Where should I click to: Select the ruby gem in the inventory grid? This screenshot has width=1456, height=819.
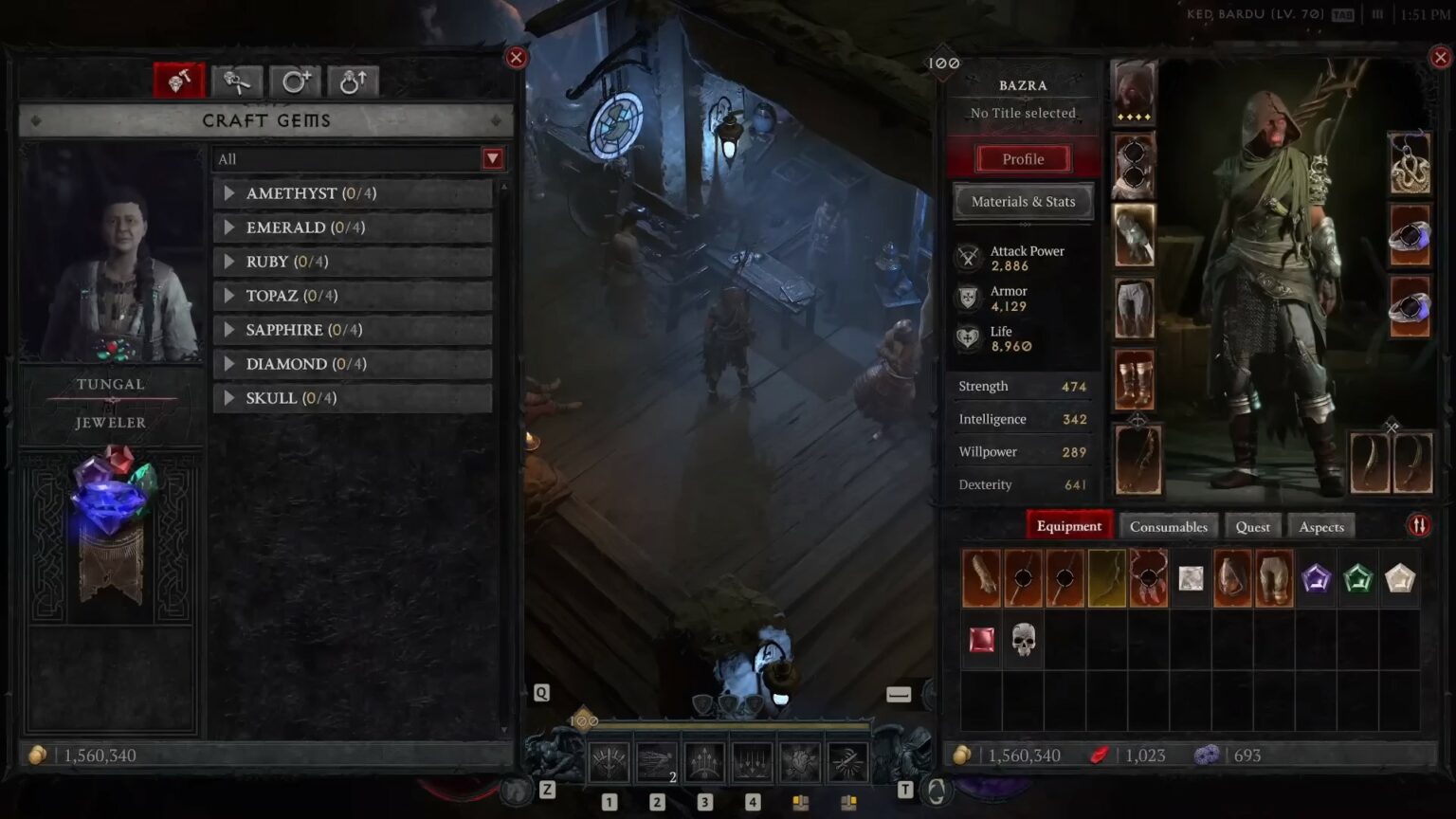point(981,640)
